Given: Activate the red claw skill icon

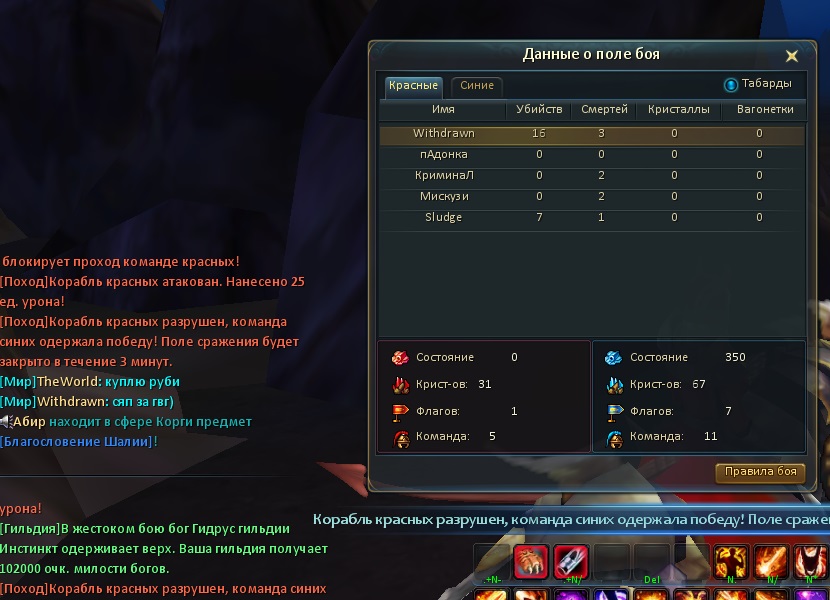Looking at the screenshot, I should [x=531, y=563].
